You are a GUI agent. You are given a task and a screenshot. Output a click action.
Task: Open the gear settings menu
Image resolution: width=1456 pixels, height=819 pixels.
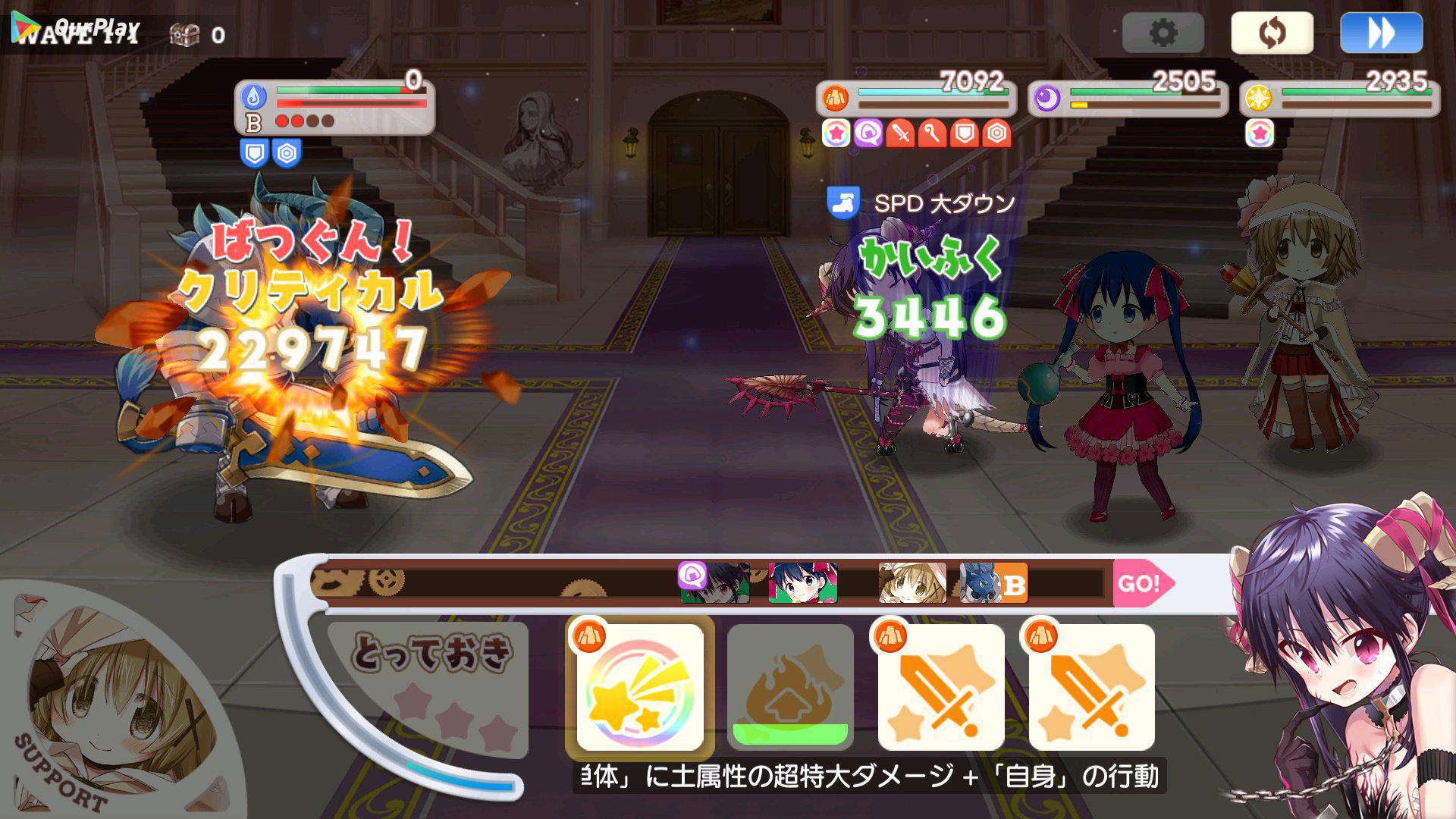coord(1163,33)
